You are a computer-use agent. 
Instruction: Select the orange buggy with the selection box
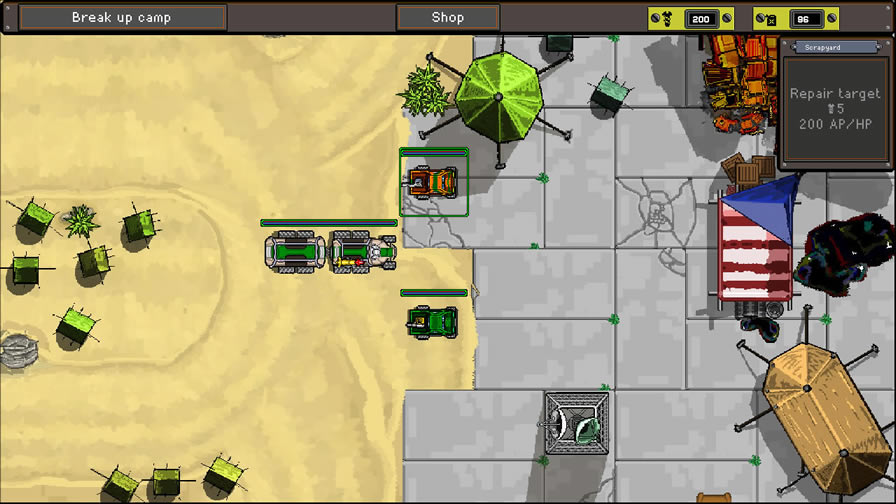pyautogui.click(x=433, y=182)
